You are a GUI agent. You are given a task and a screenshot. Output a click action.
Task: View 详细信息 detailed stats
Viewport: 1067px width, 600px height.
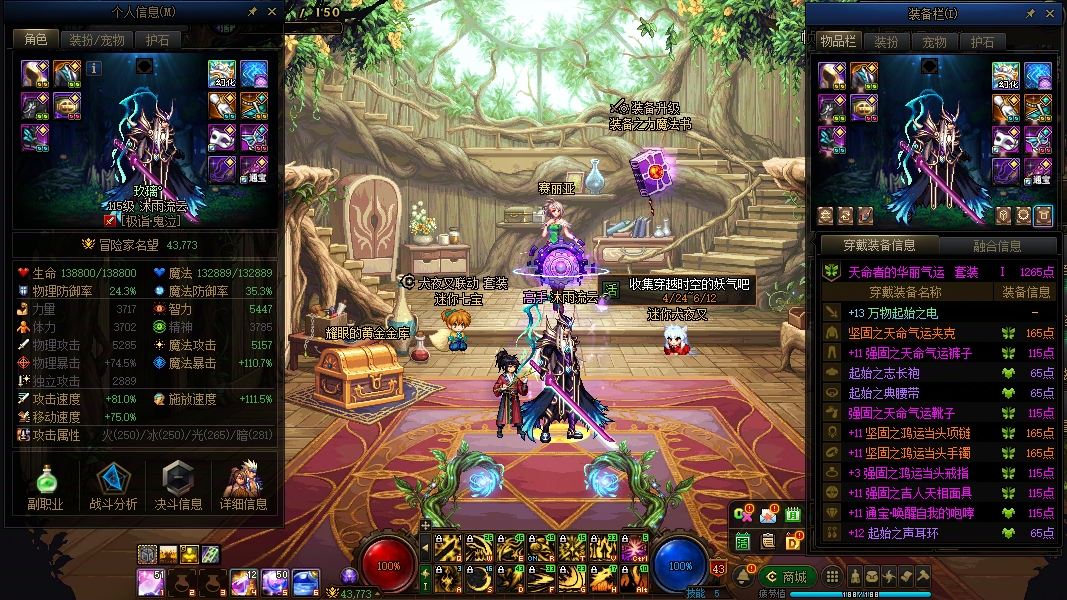[244, 487]
